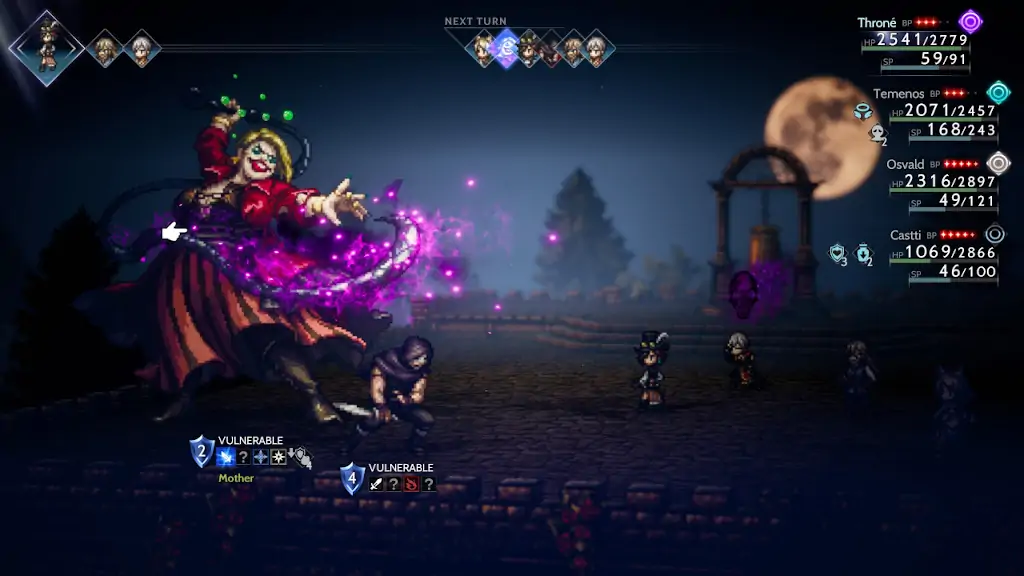Select the purple enemy portrait in Next Turn
This screenshot has width=1024, height=576.
click(507, 47)
